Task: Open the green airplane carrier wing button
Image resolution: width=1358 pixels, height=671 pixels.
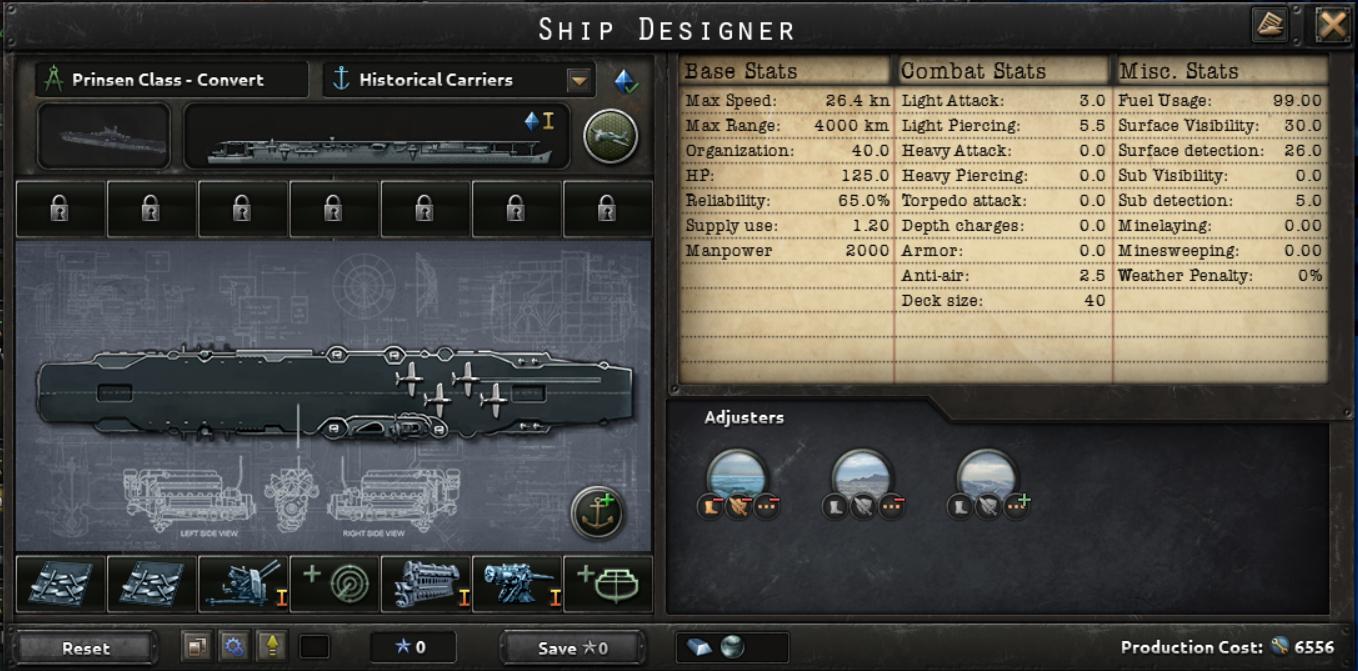Action: click(610, 137)
